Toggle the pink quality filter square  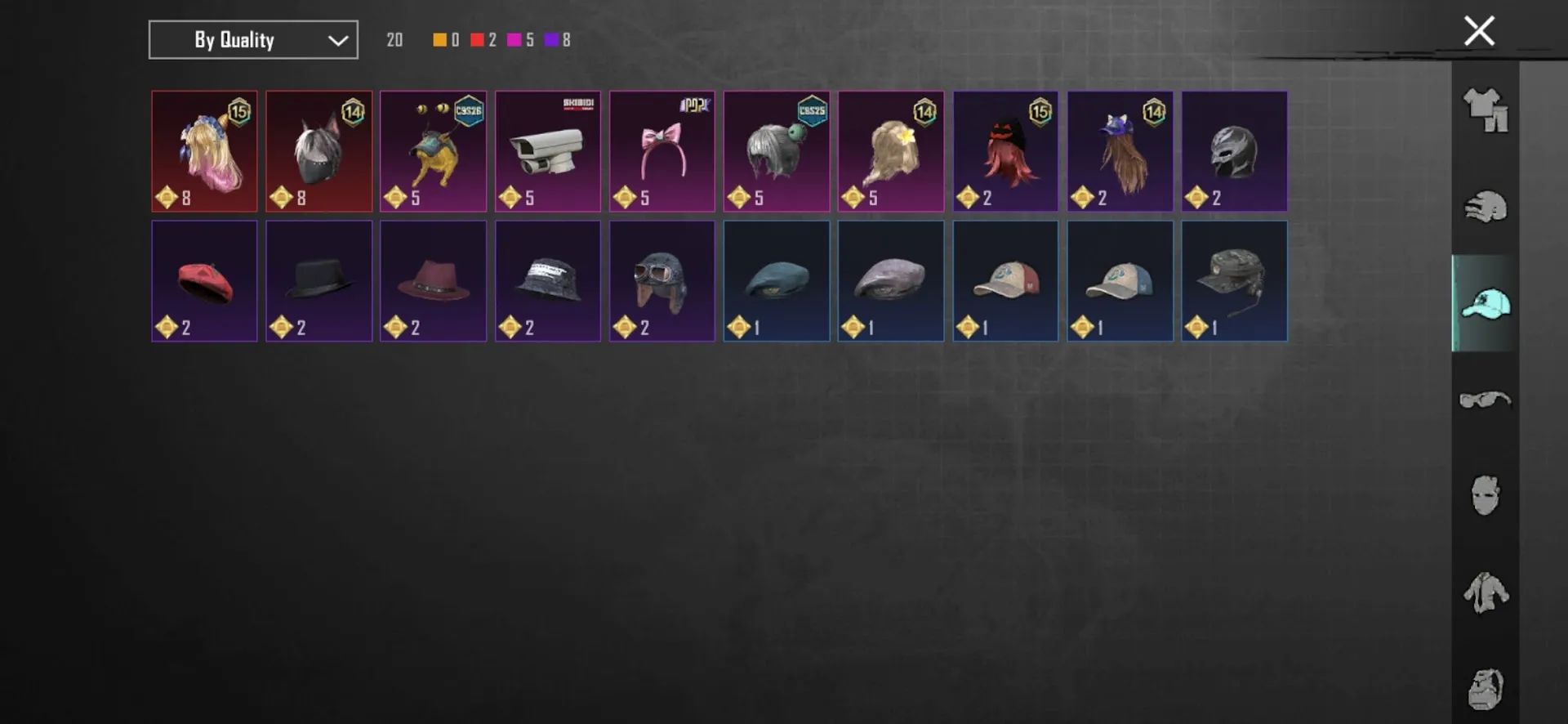tap(514, 39)
